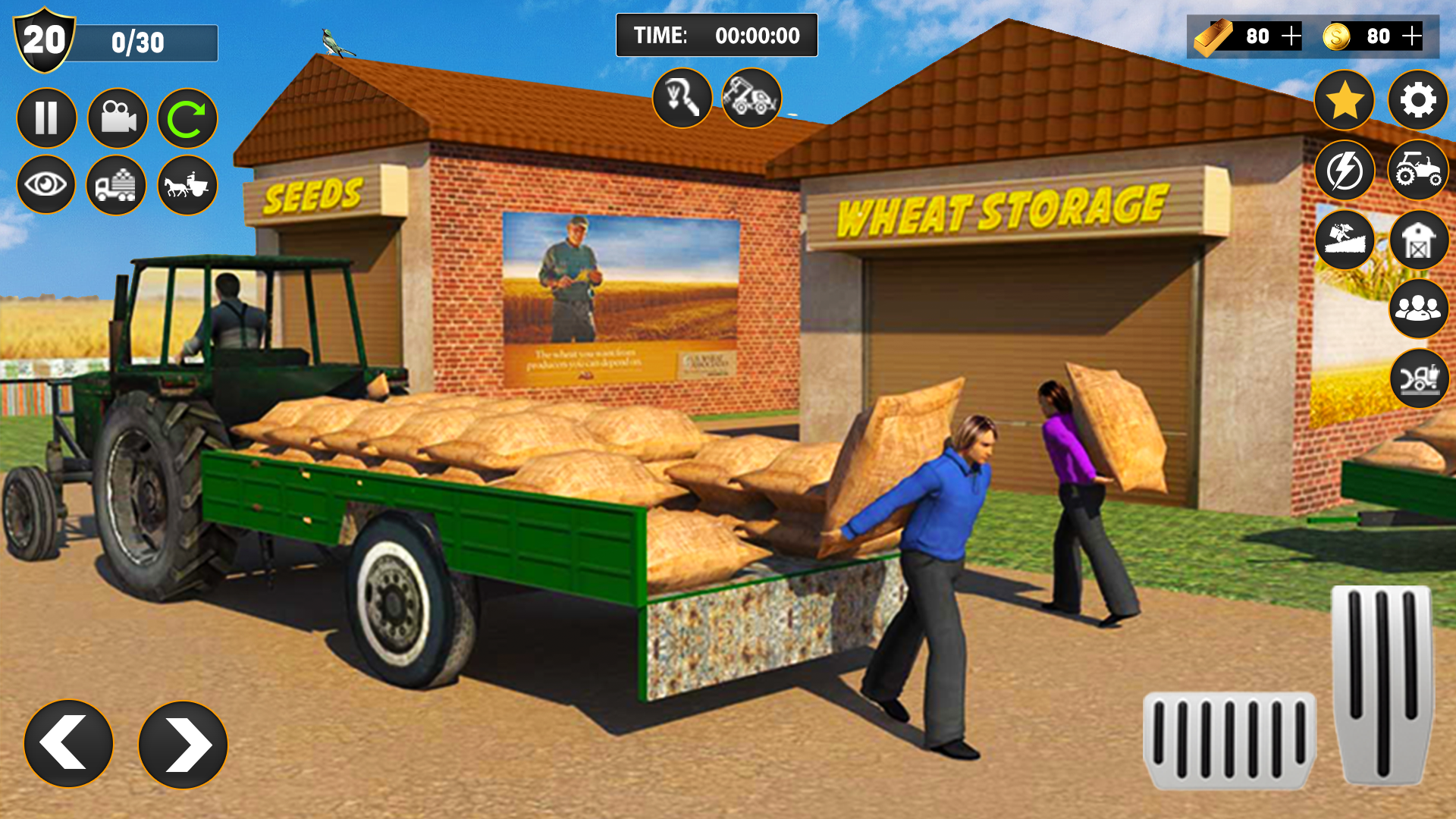Viewport: 1456px width, 819px height.
Task: Switch the camera view angle
Action: [119, 118]
